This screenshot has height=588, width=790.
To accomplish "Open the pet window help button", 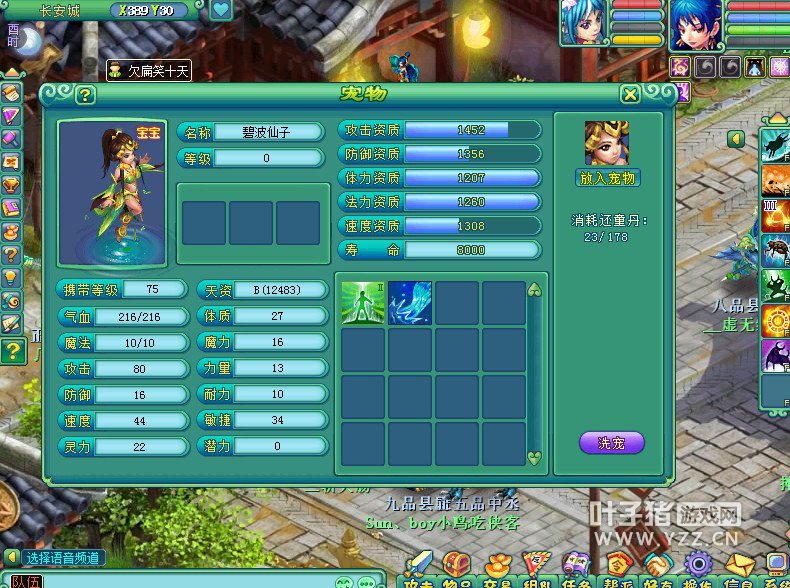I will (85, 95).
